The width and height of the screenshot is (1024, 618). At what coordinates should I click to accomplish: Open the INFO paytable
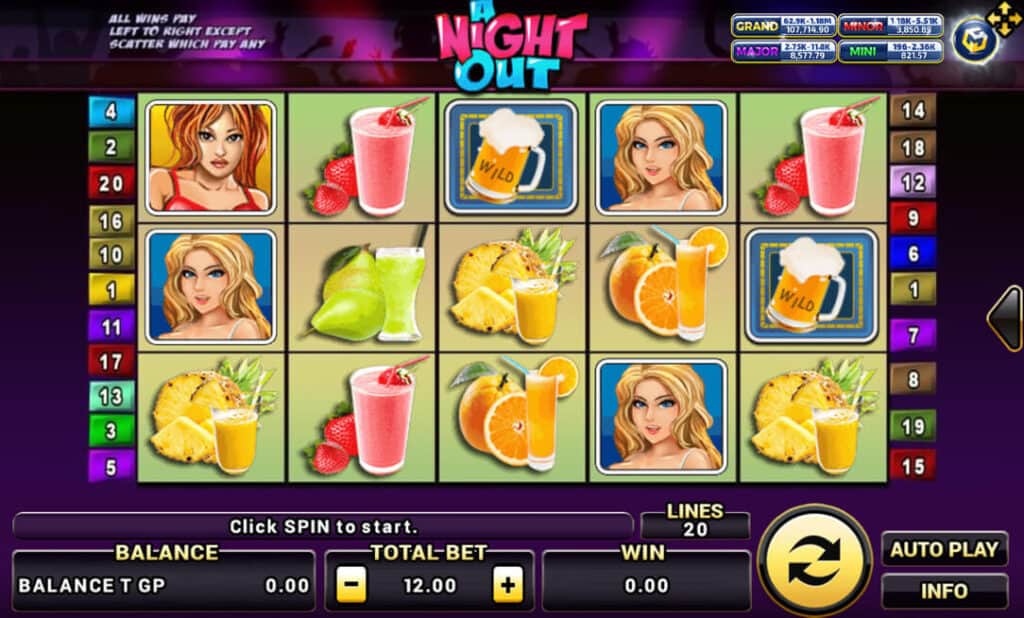(944, 591)
